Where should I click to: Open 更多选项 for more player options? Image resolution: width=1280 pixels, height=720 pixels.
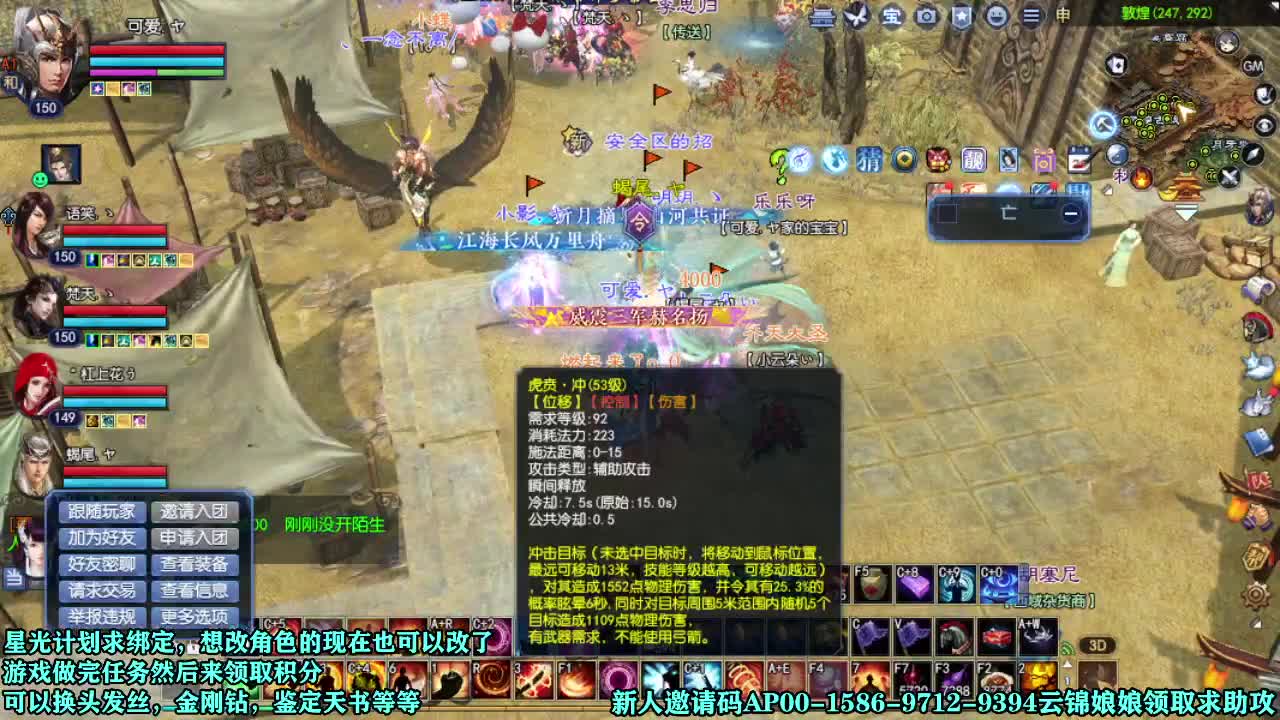click(x=196, y=617)
